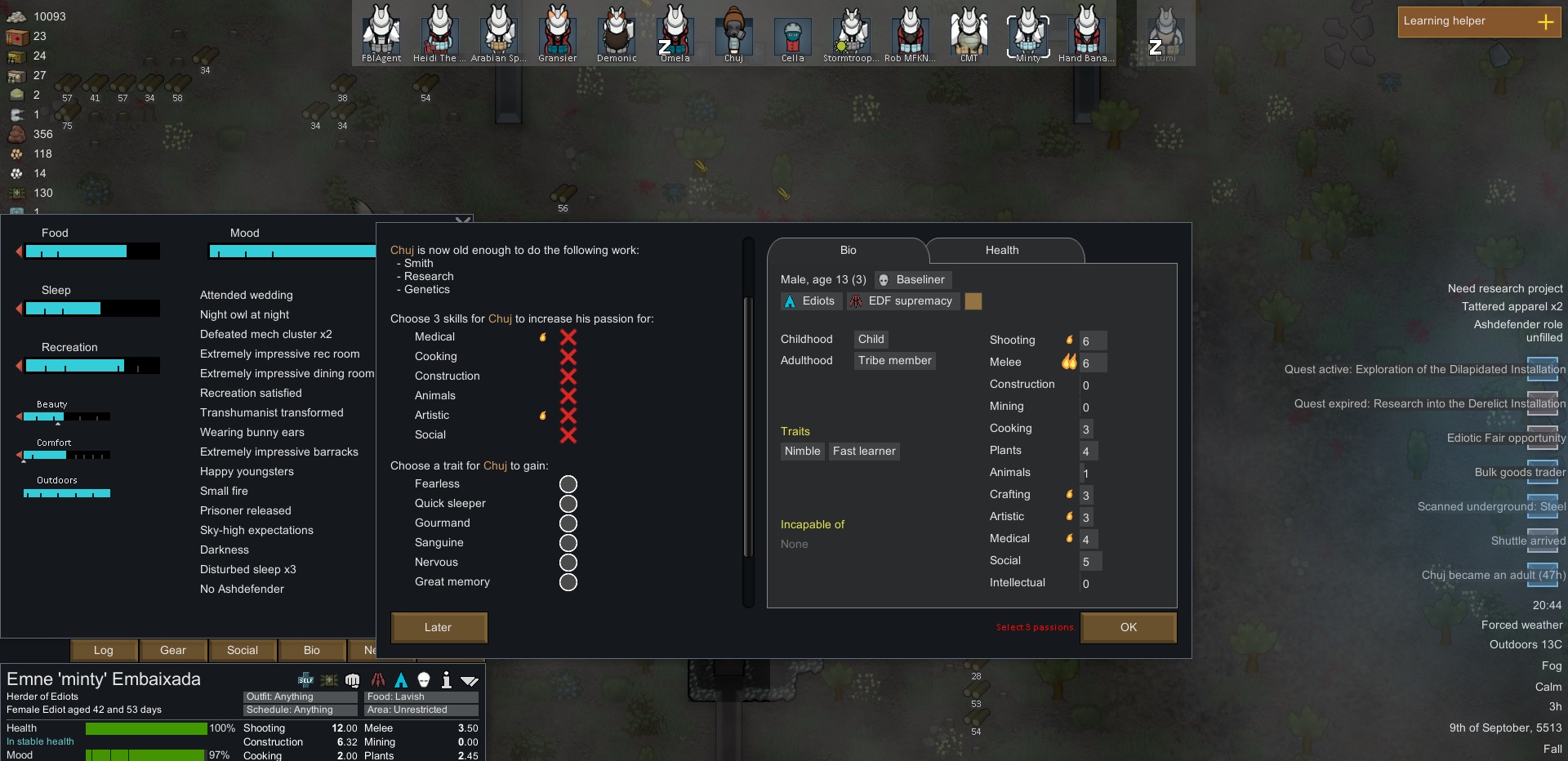Open the Food: Lavish policy selector
The width and height of the screenshot is (1568, 761).
(421, 696)
